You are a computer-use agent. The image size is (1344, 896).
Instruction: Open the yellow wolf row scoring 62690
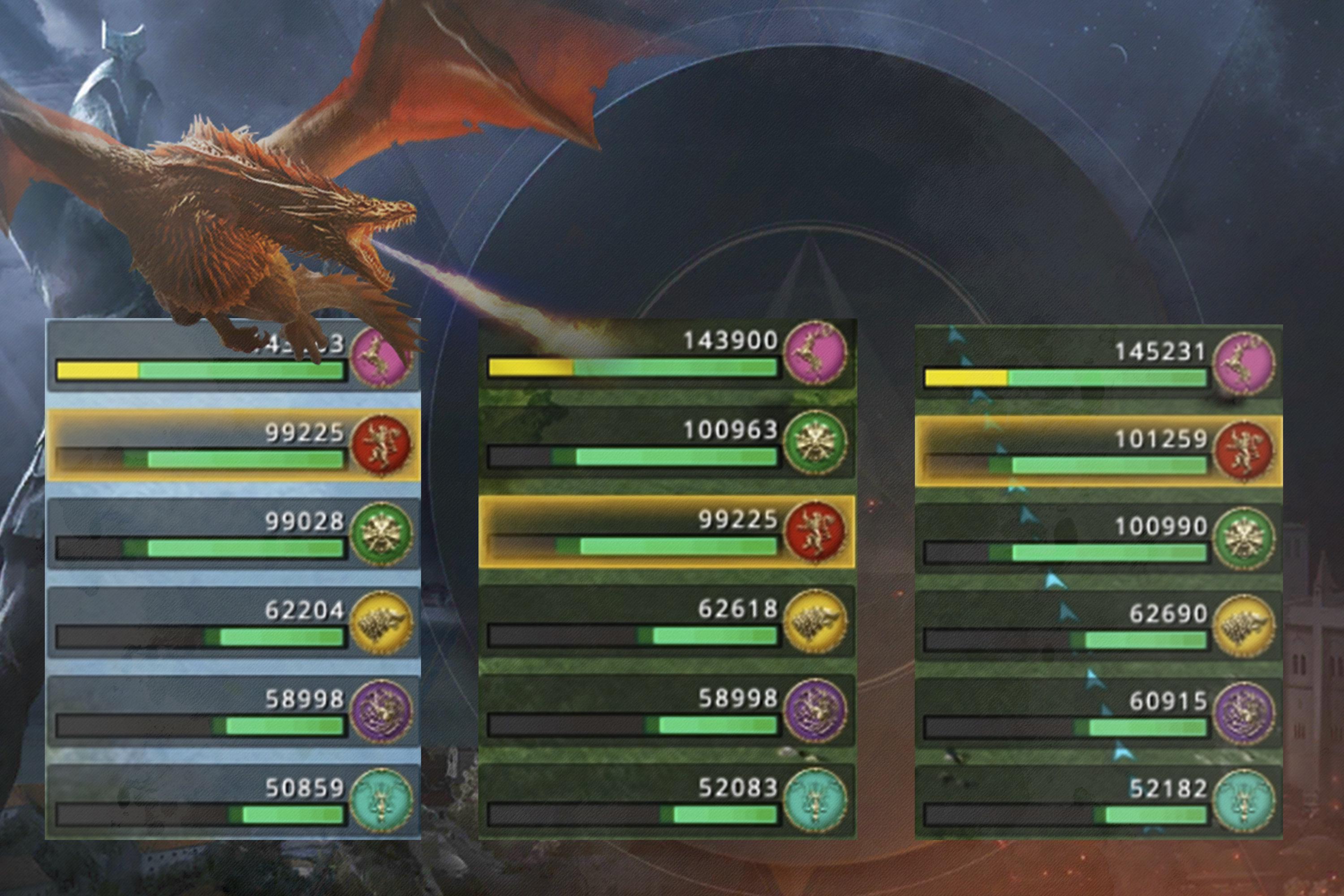tap(1098, 626)
